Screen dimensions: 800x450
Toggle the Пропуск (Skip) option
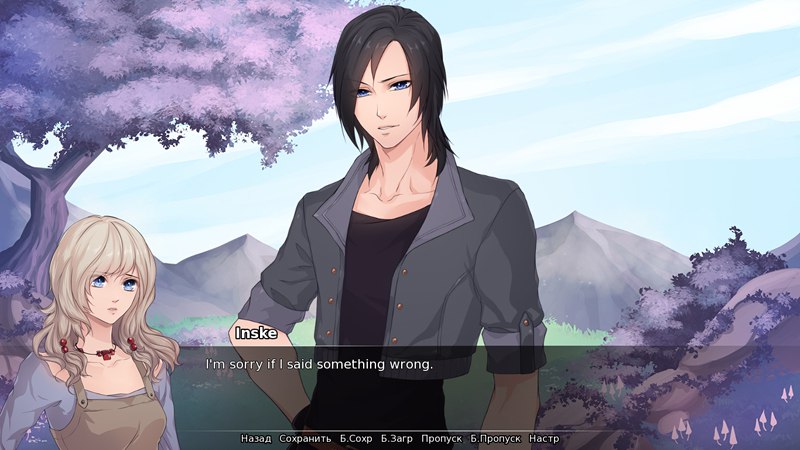point(441,439)
